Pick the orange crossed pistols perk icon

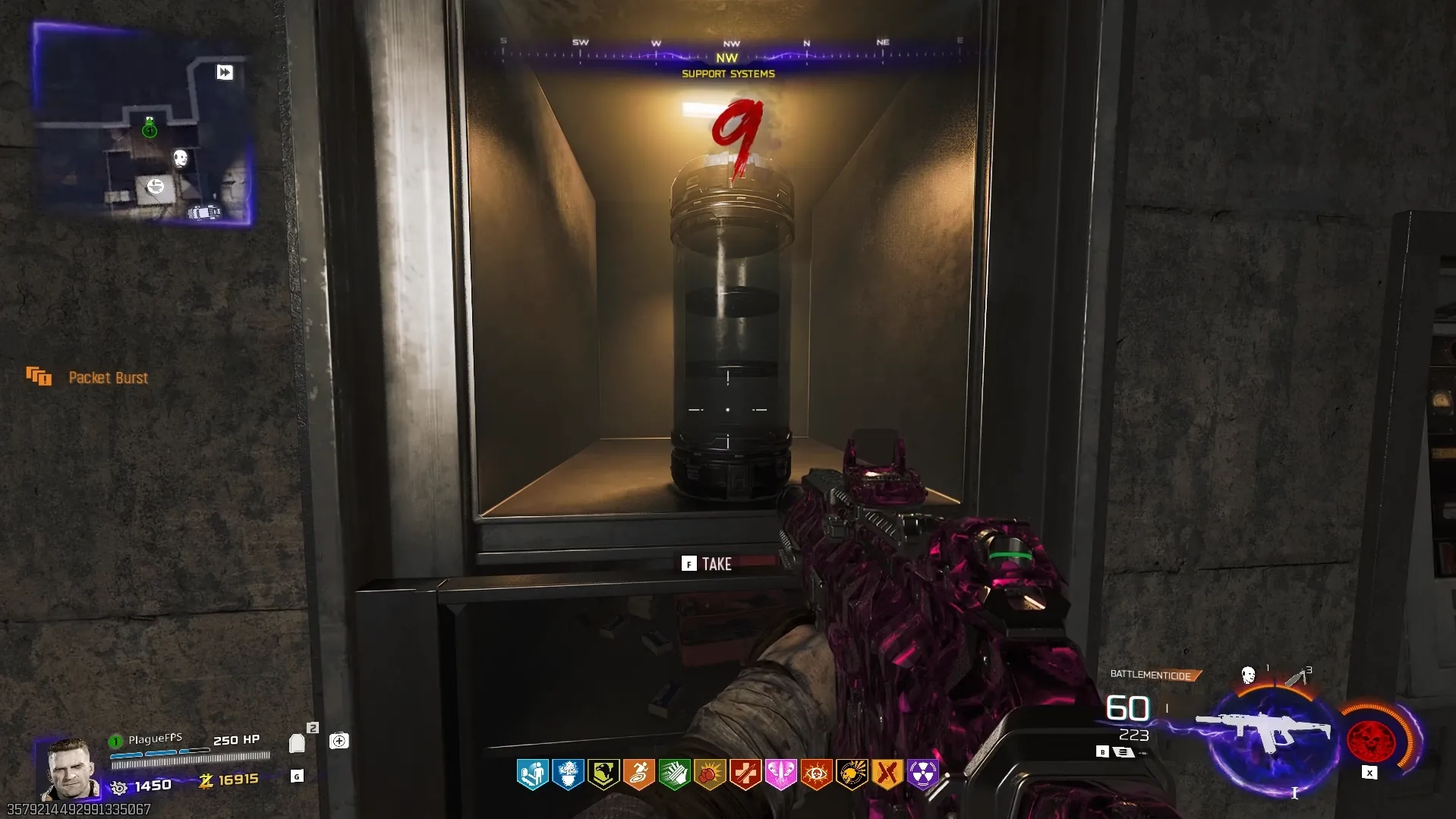click(x=887, y=774)
